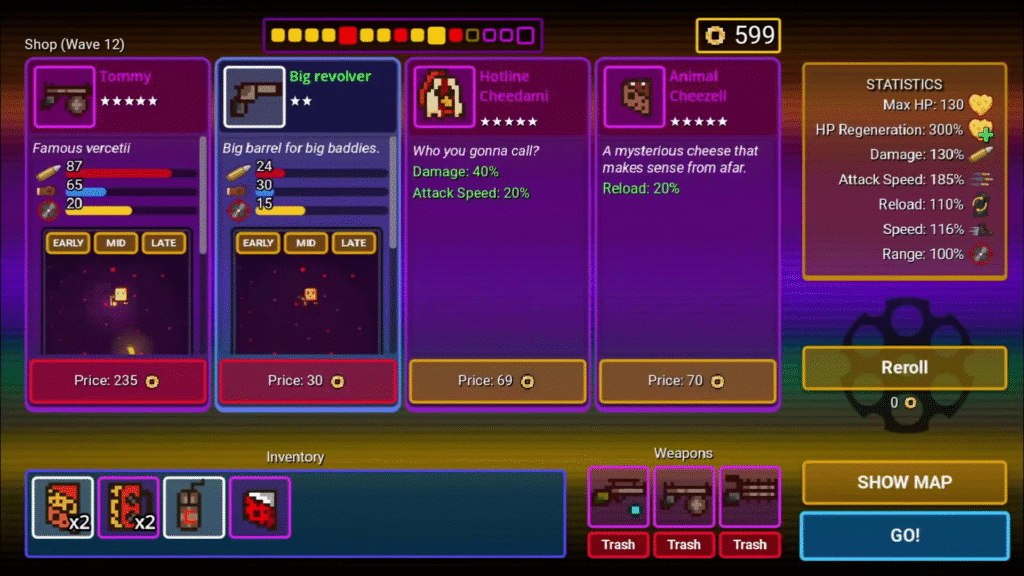Click the Animal Cheezell item icon
The image size is (1024, 576).
[x=634, y=97]
